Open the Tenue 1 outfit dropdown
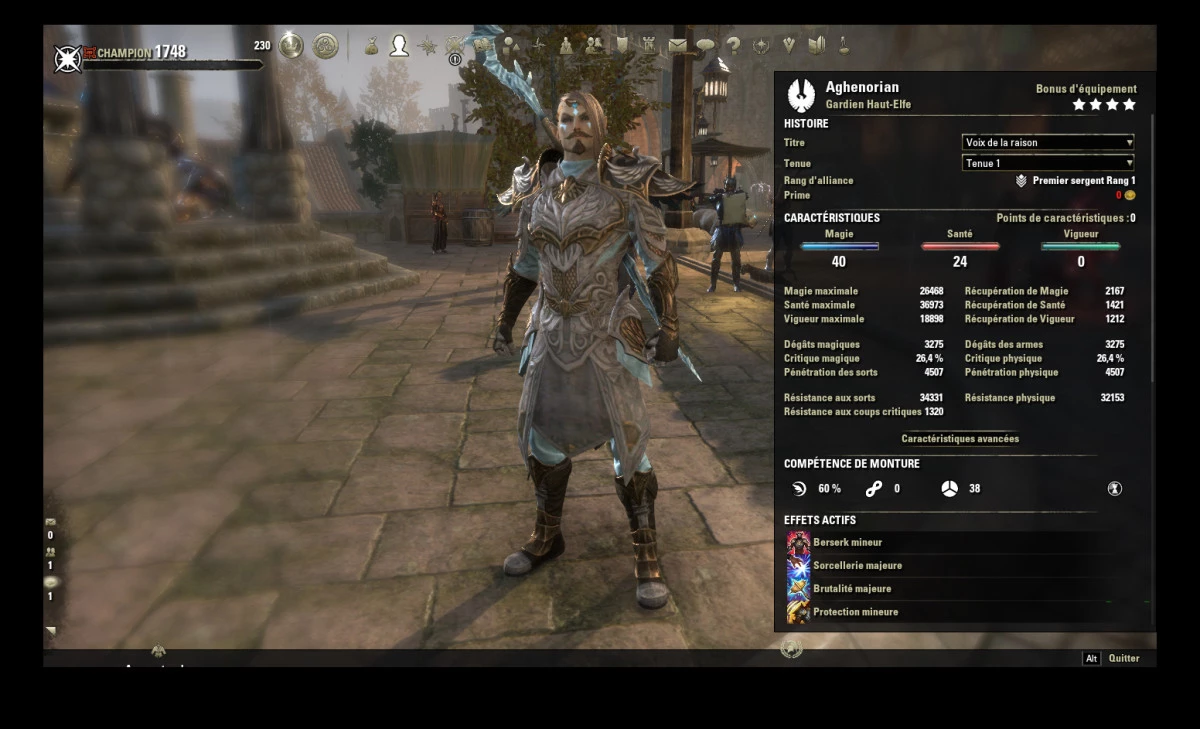The image size is (1200, 729). 1047,163
